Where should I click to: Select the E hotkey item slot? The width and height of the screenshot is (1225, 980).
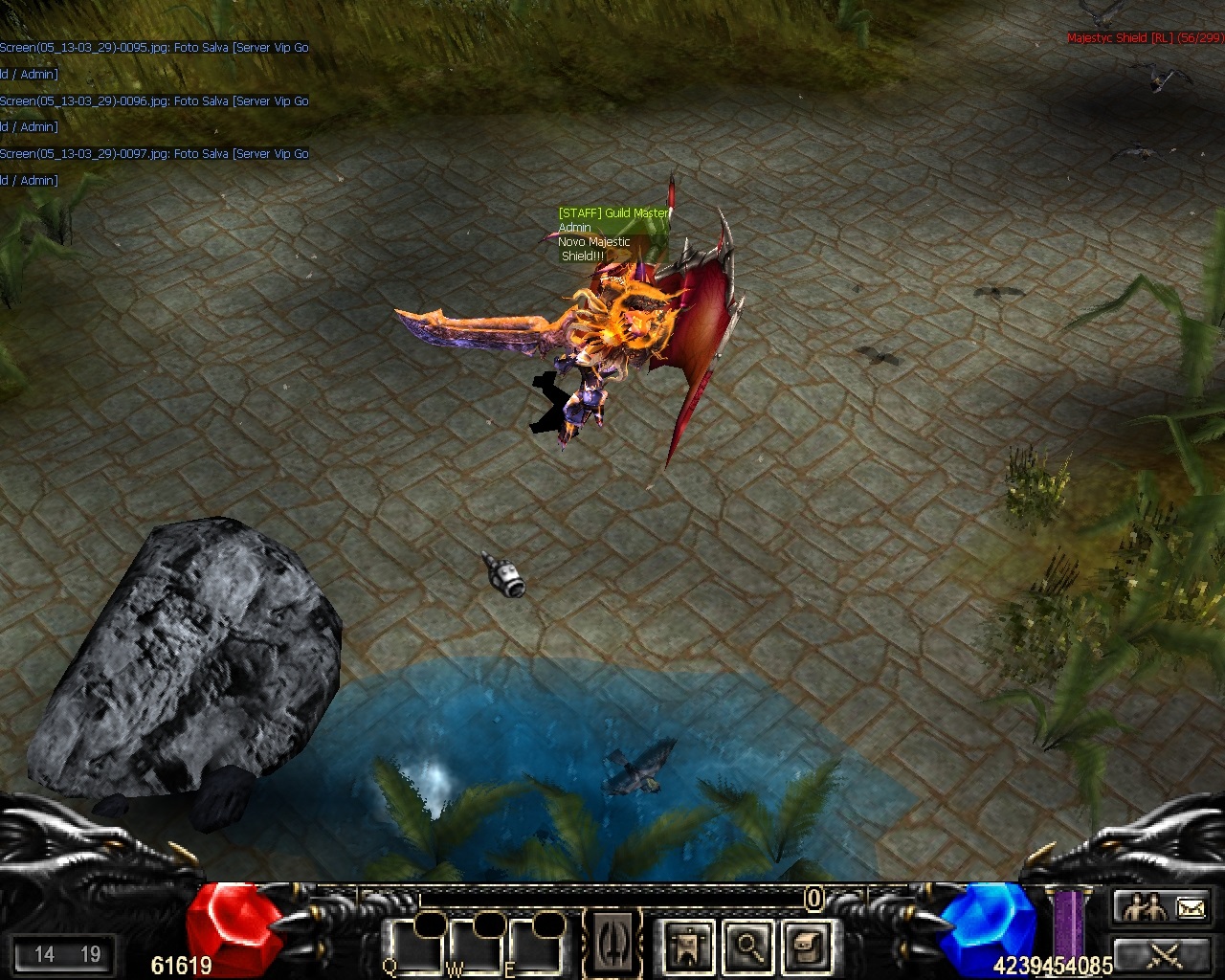[x=538, y=946]
